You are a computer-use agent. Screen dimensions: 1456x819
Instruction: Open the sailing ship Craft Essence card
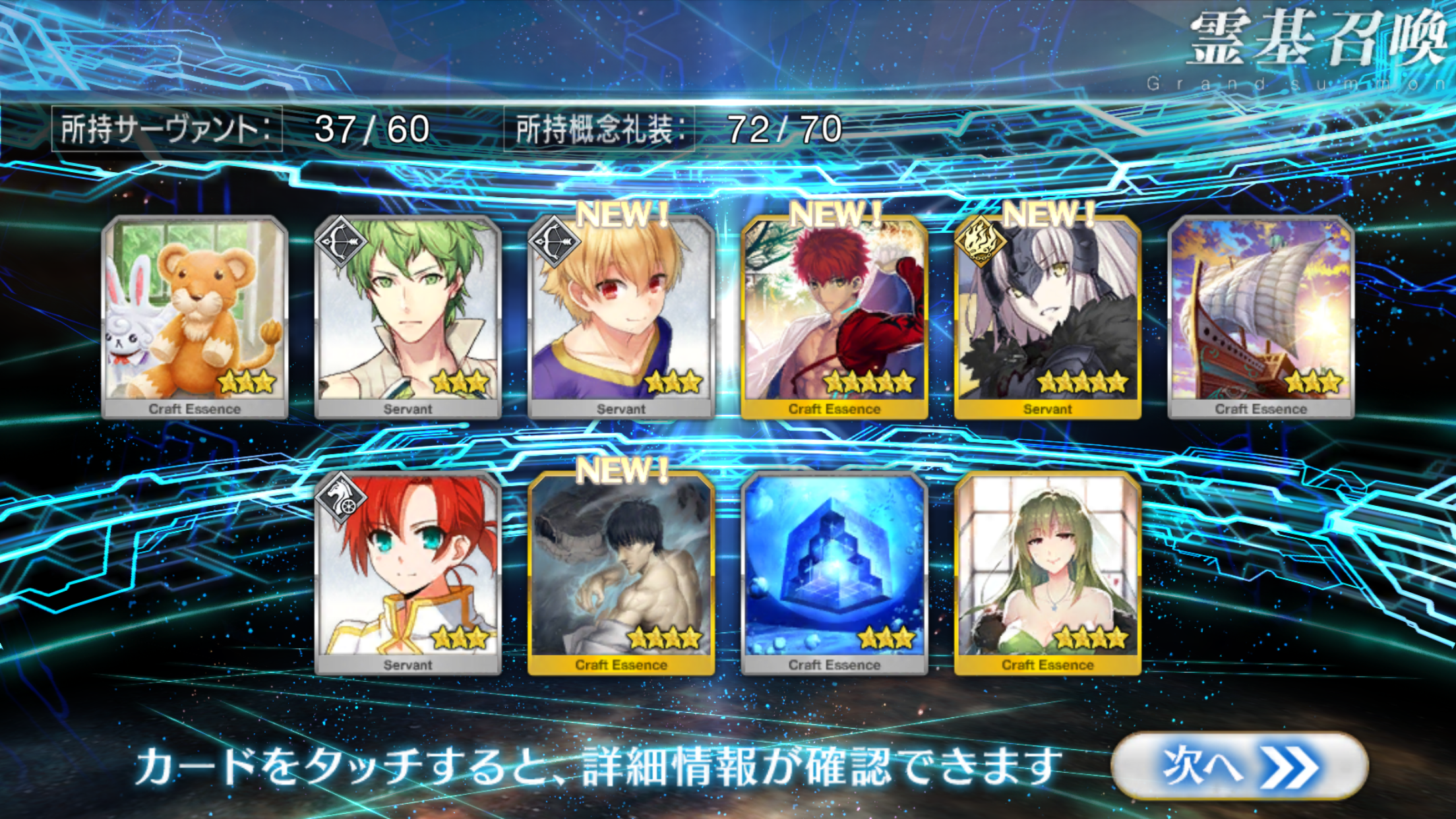1261,317
